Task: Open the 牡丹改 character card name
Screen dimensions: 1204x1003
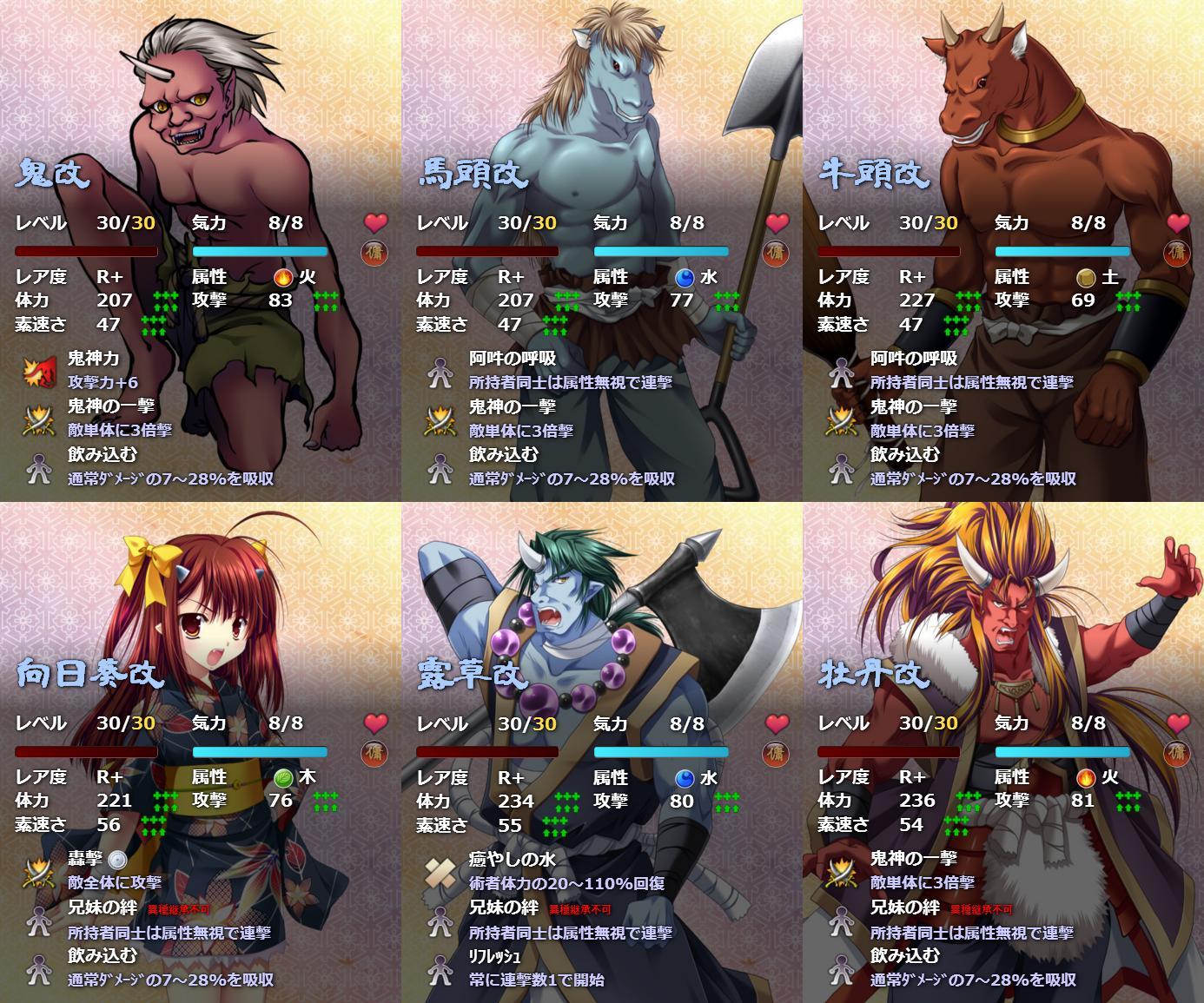Action: (874, 674)
